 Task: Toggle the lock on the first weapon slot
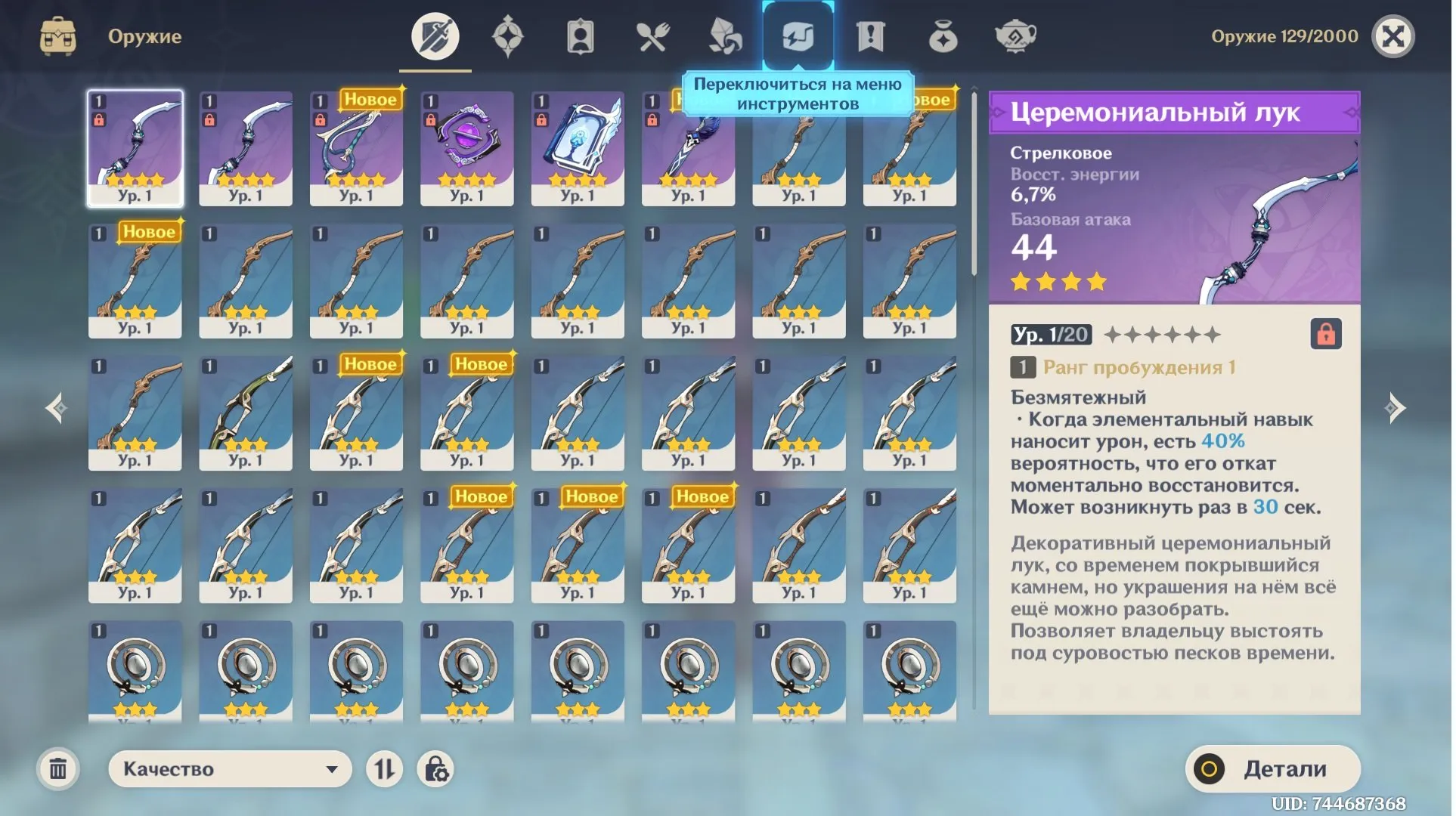[99, 119]
